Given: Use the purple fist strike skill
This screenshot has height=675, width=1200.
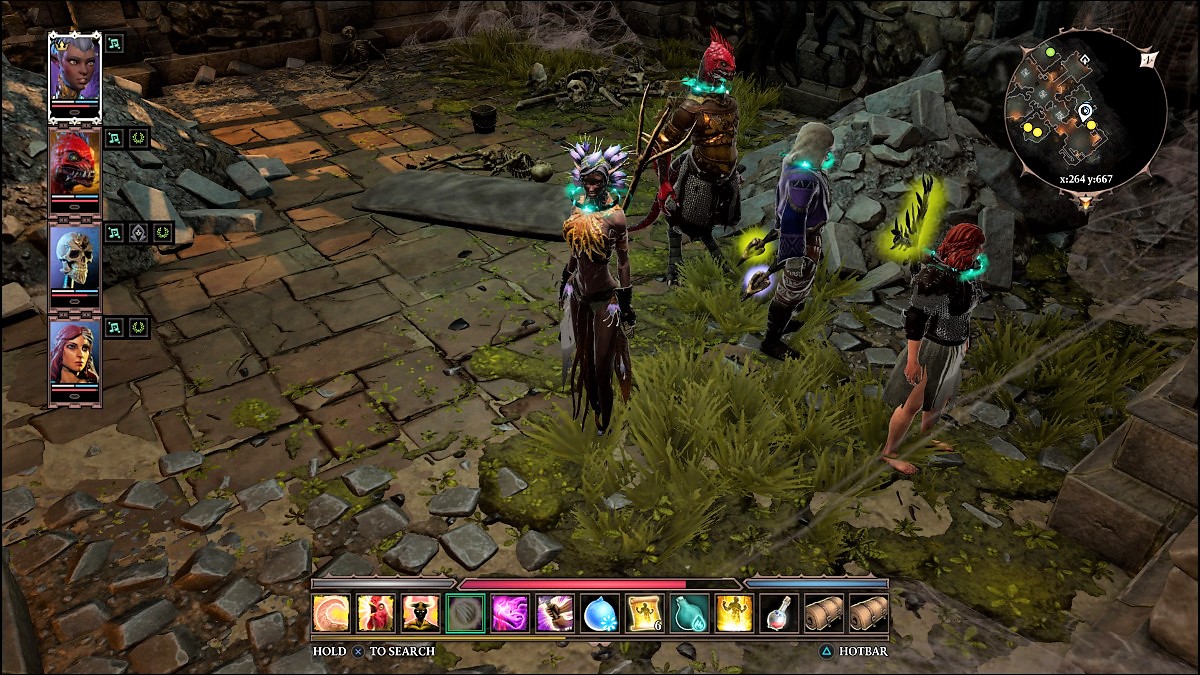Looking at the screenshot, I should (554, 613).
